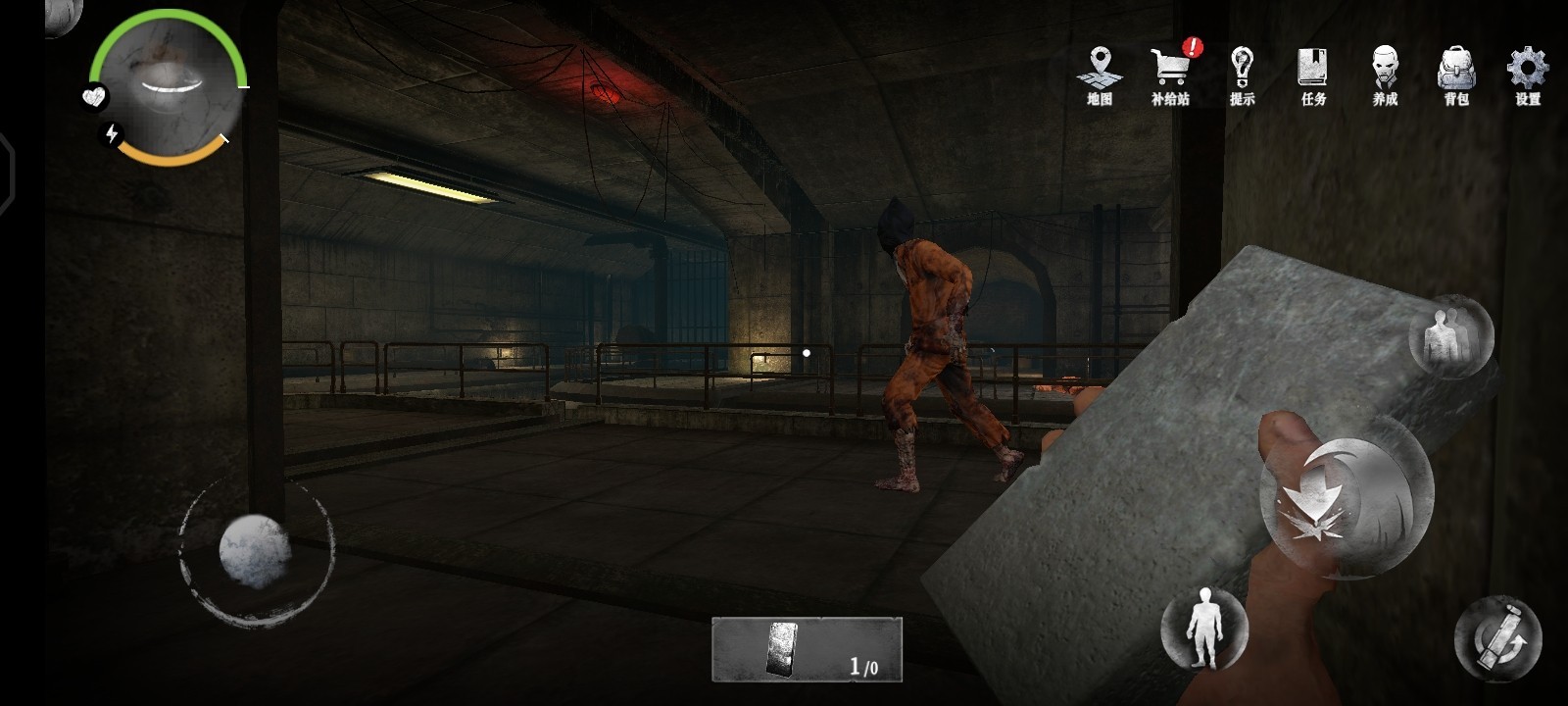Open the 地图 map menu
The width and height of the screenshot is (1568, 706).
click(x=1100, y=75)
